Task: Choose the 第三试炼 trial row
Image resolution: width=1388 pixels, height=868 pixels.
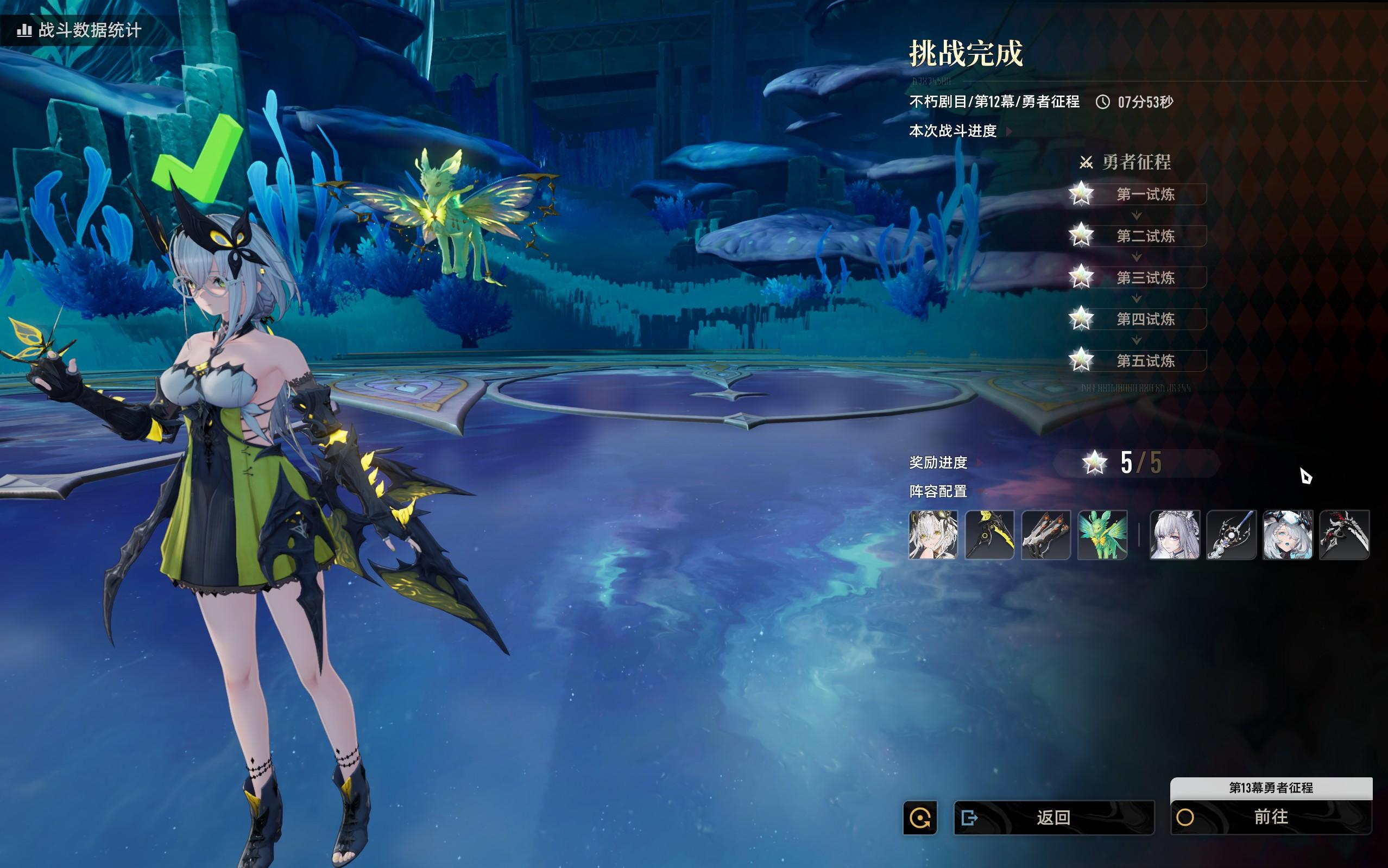Action: [1145, 278]
